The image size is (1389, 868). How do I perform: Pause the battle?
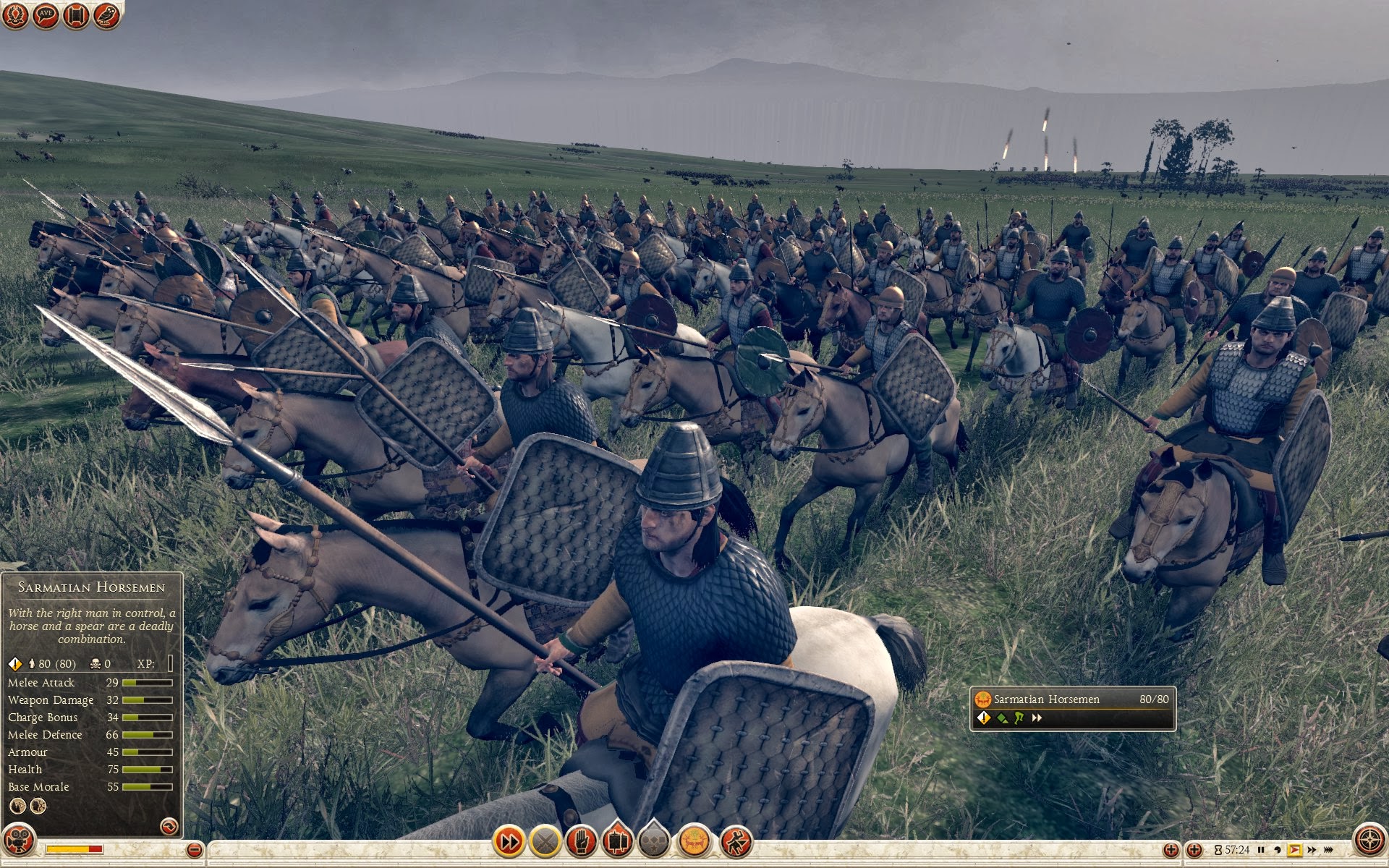[x=1261, y=850]
